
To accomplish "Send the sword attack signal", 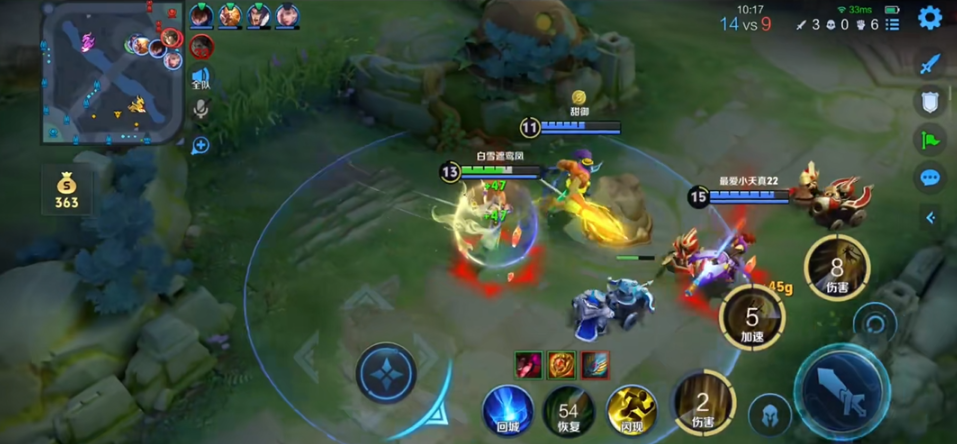I will 930,64.
